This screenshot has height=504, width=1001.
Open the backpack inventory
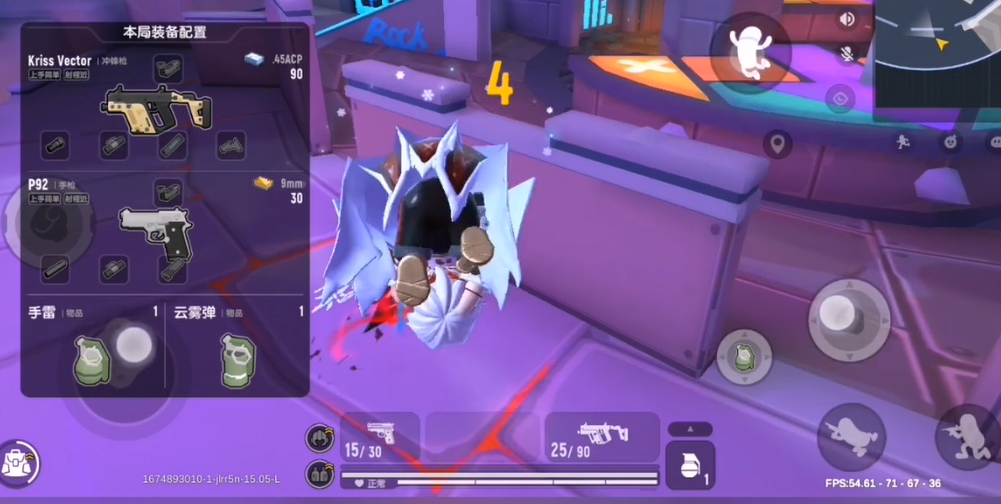point(20,461)
